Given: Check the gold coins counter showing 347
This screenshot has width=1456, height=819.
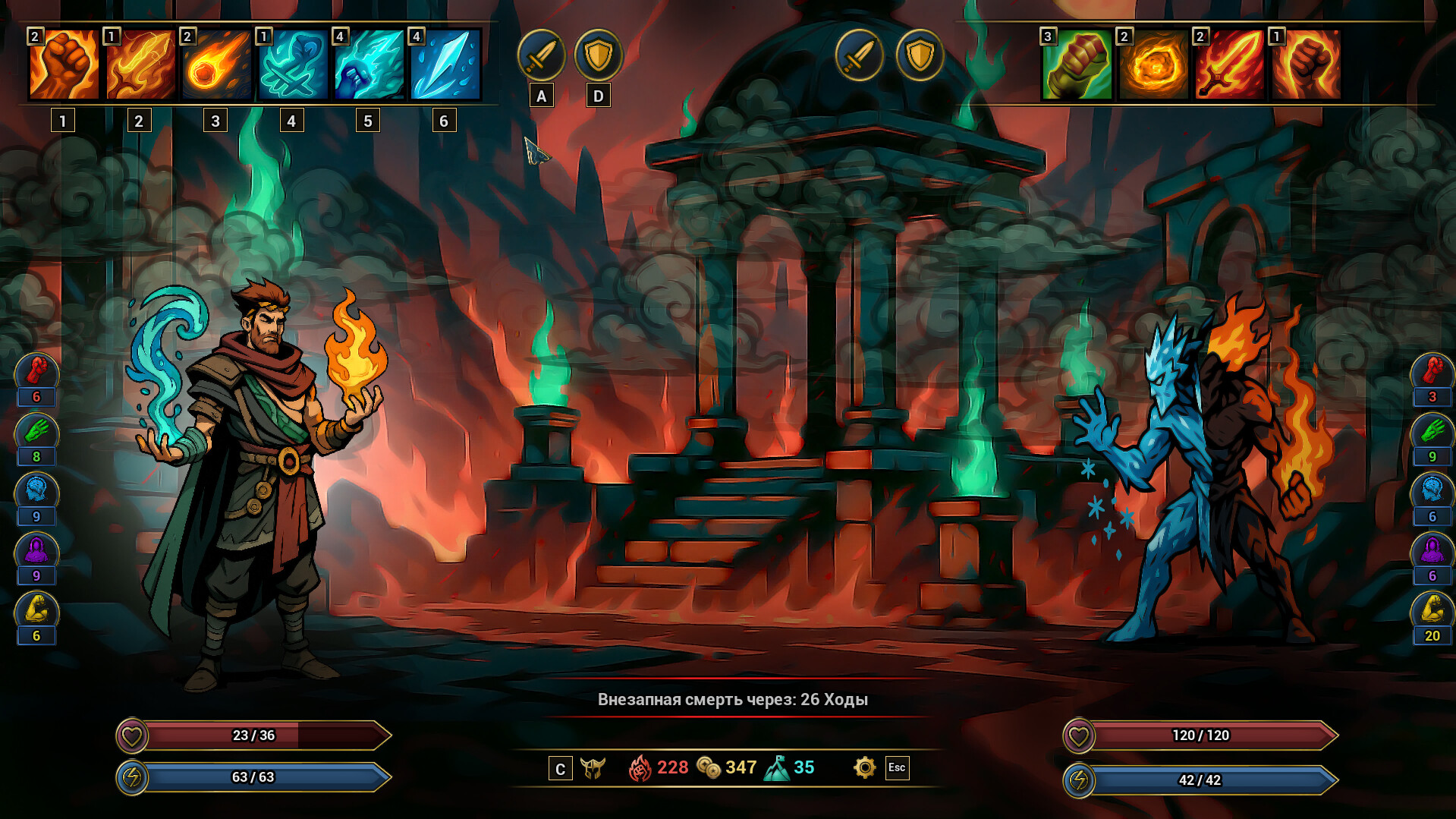Looking at the screenshot, I should [x=712, y=767].
